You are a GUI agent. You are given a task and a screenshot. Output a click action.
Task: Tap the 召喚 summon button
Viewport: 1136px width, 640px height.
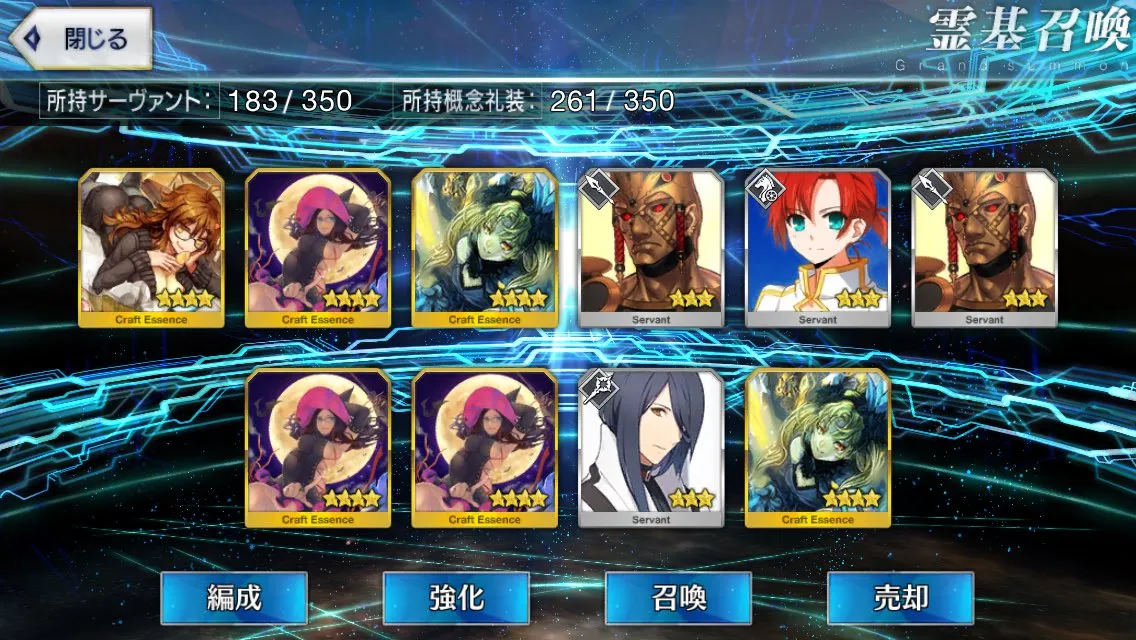point(678,598)
